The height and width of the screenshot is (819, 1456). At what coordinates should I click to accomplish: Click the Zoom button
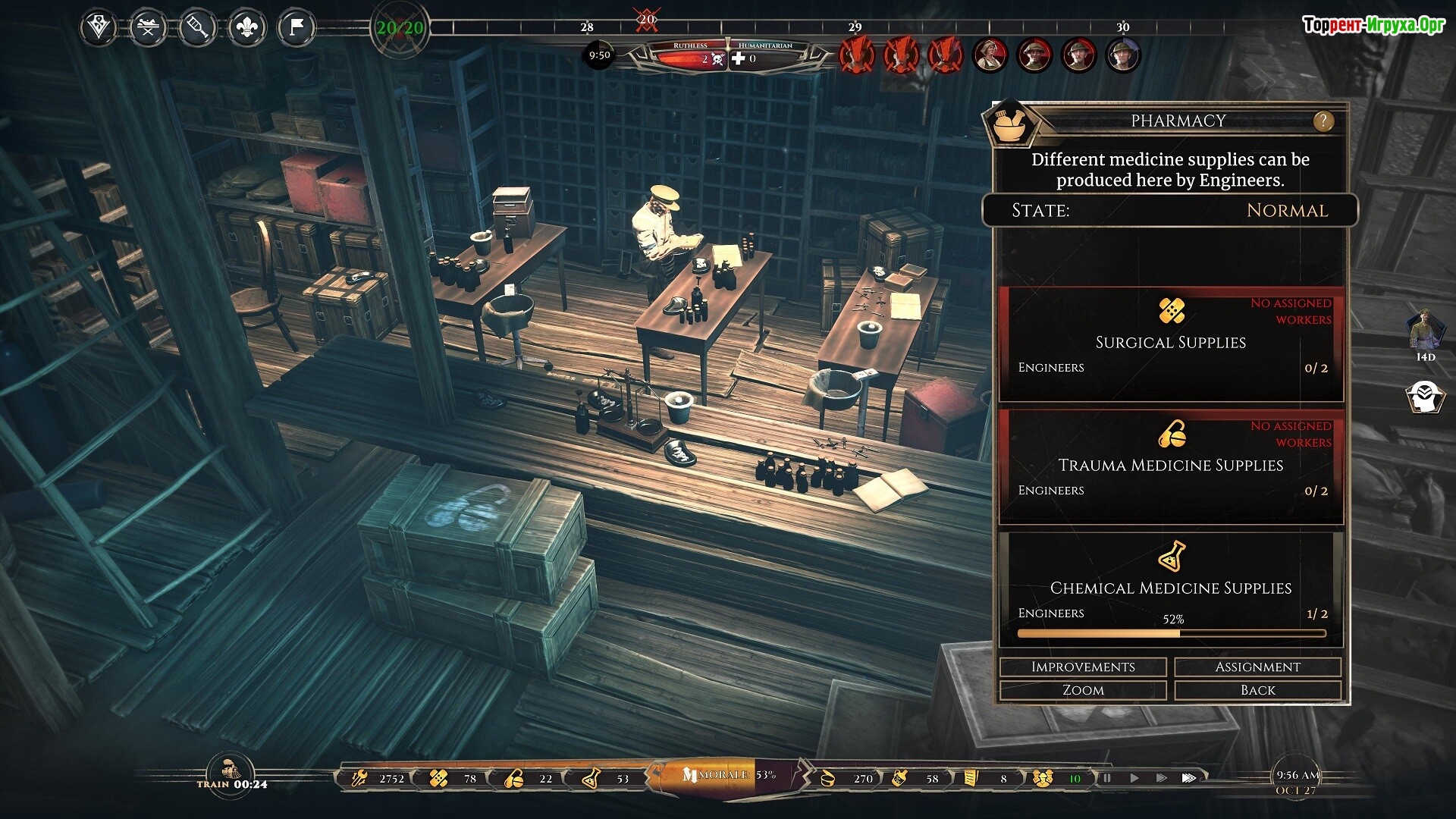point(1083,690)
